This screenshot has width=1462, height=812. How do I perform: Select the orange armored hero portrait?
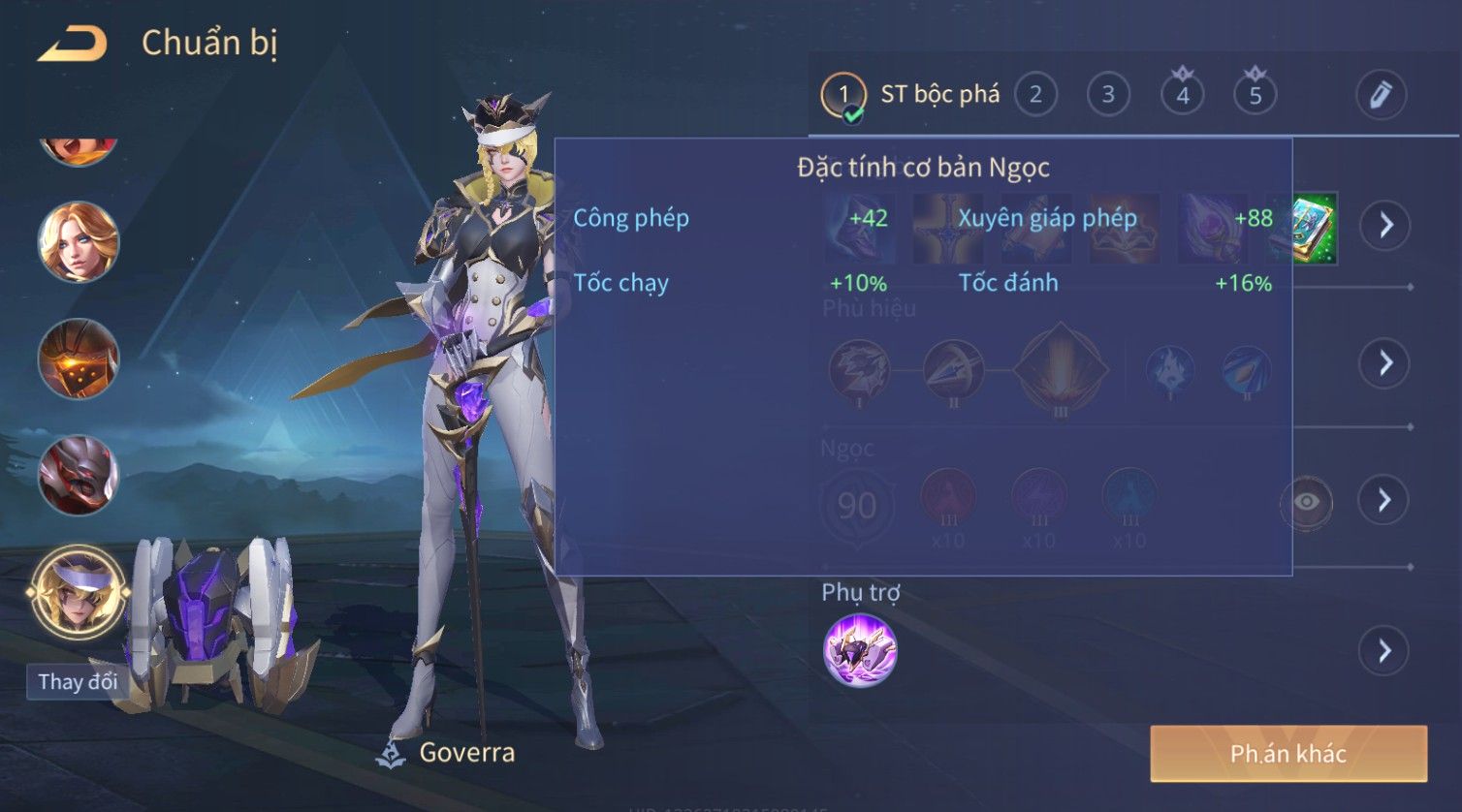click(79, 359)
